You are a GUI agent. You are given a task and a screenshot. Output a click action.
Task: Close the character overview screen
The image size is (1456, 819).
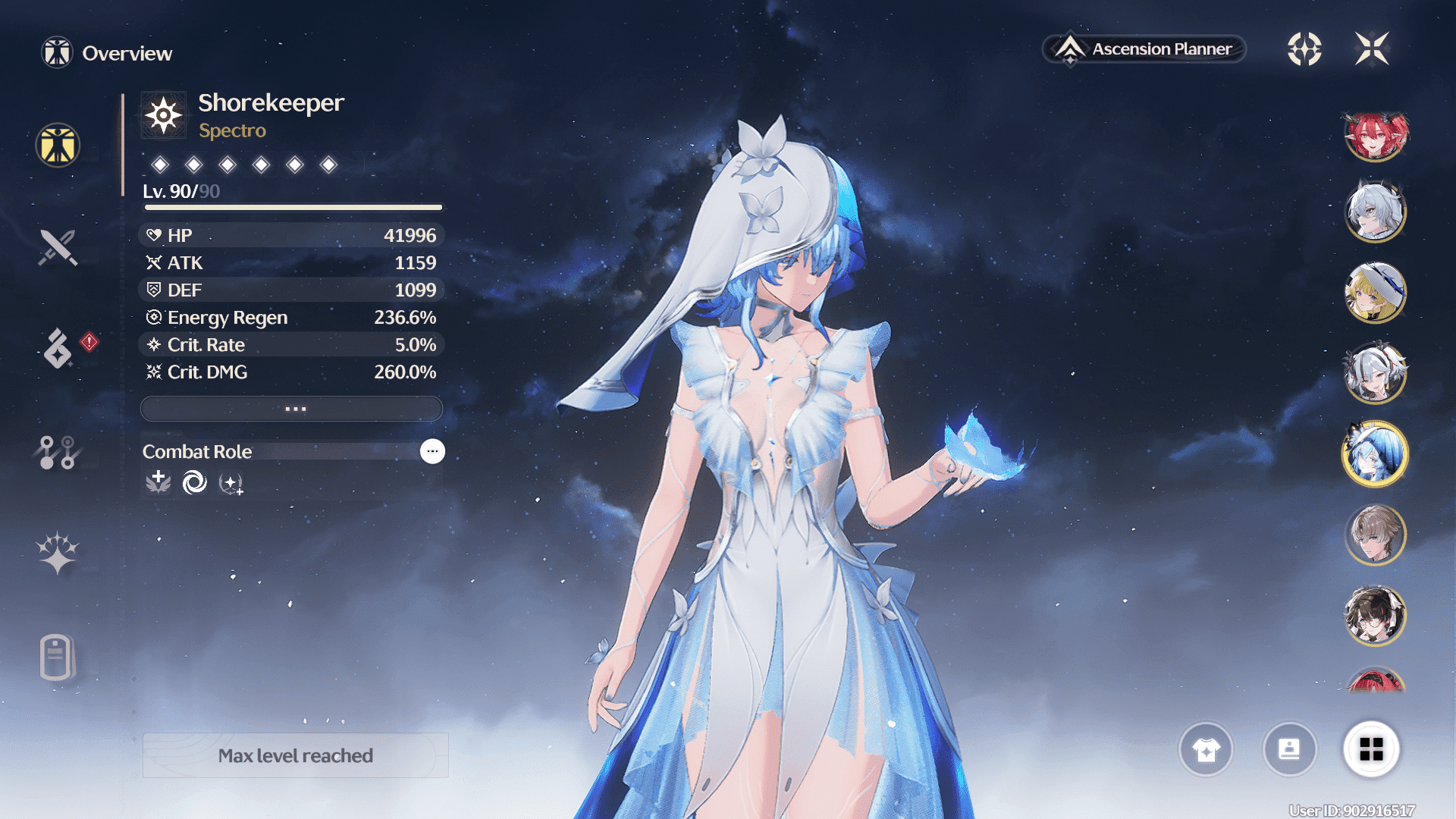1372,49
